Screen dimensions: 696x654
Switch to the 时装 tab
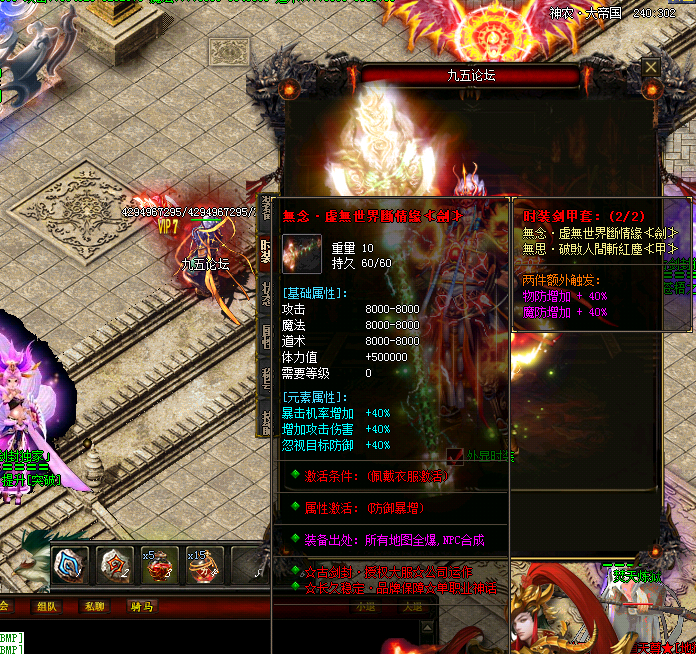pyautogui.click(x=266, y=252)
